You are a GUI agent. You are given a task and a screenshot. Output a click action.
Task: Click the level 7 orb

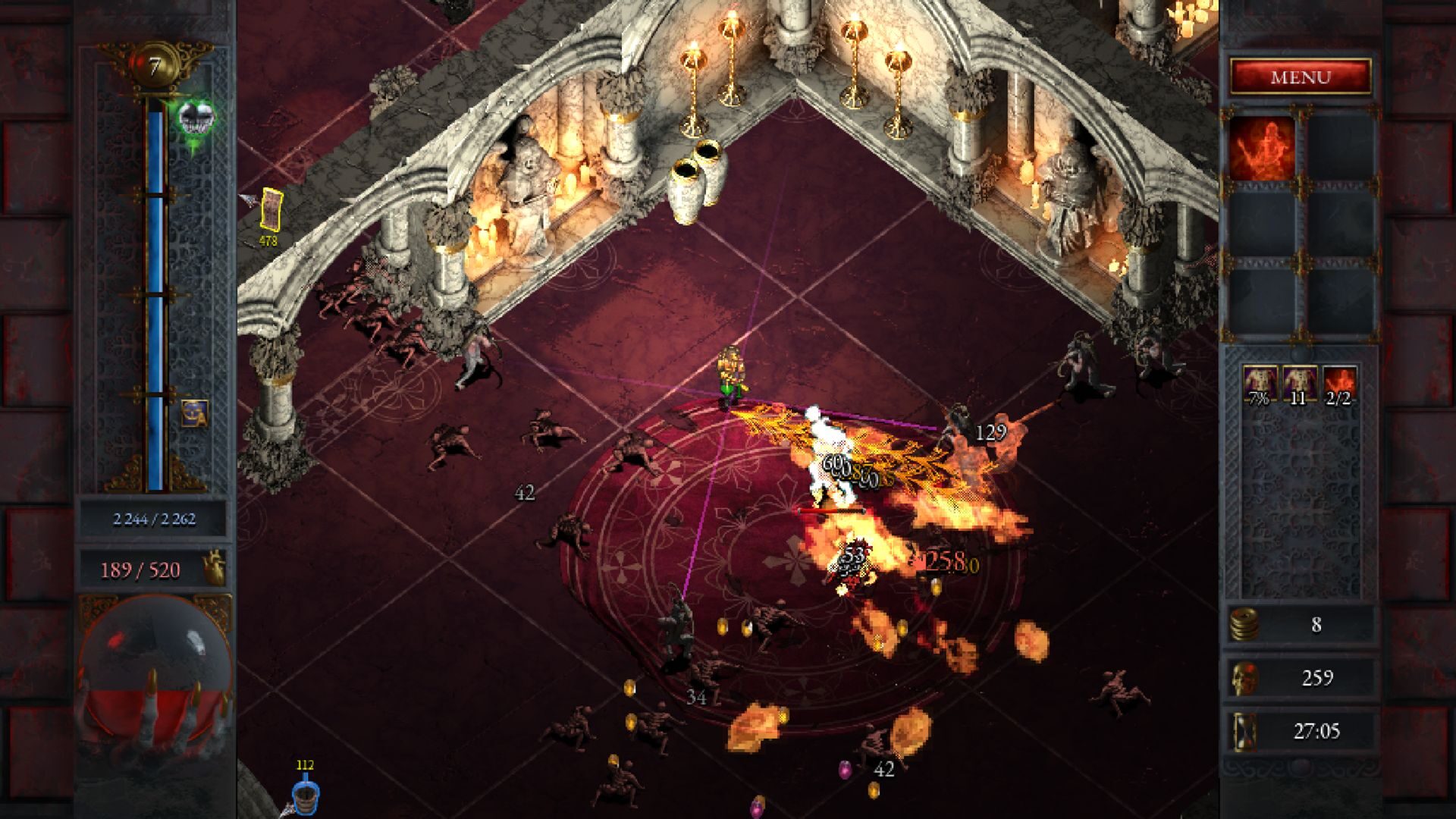pos(155,67)
